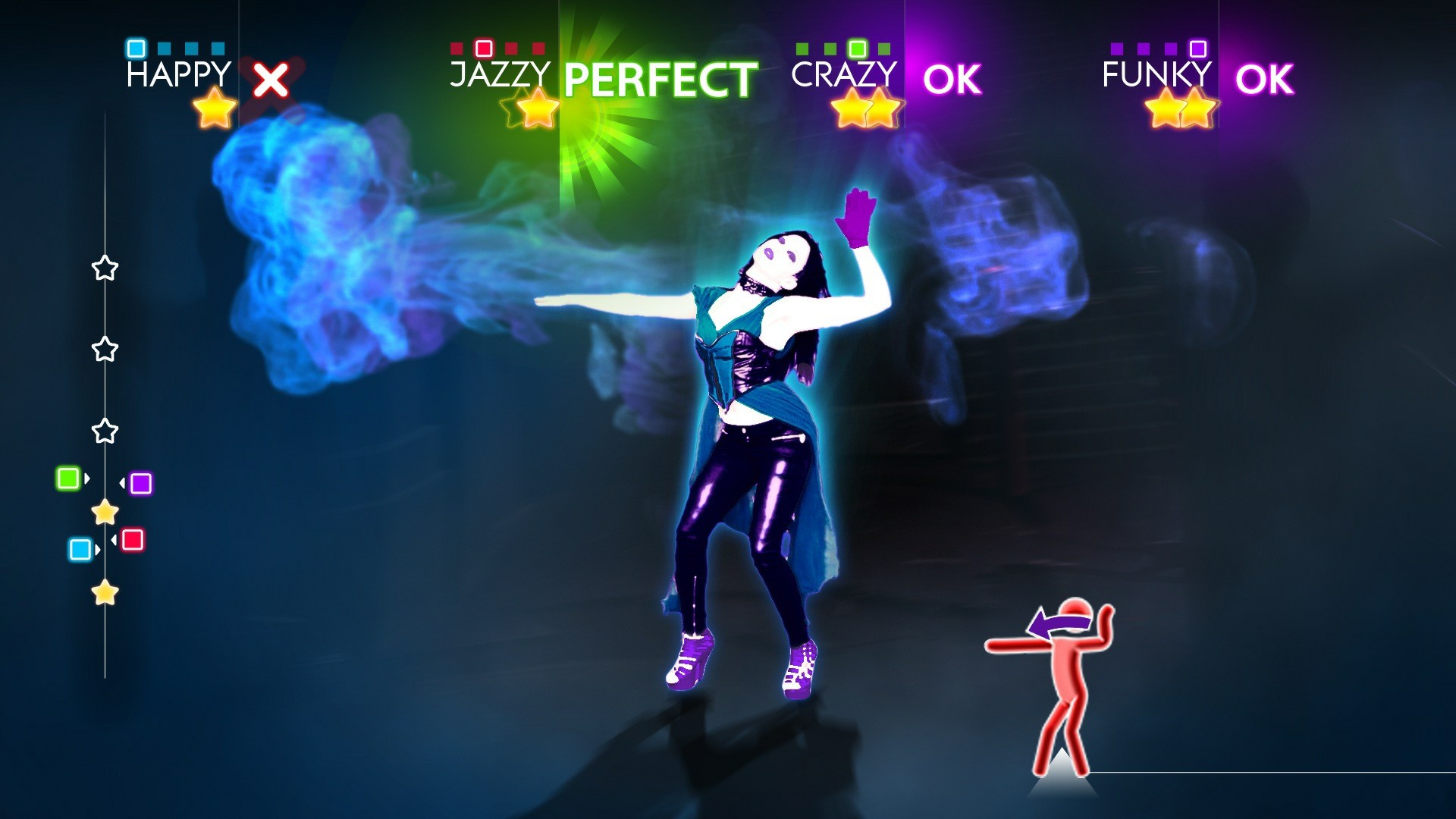The height and width of the screenshot is (819, 1456).
Task: Click the red X beside HAPPY
Action: tap(271, 78)
